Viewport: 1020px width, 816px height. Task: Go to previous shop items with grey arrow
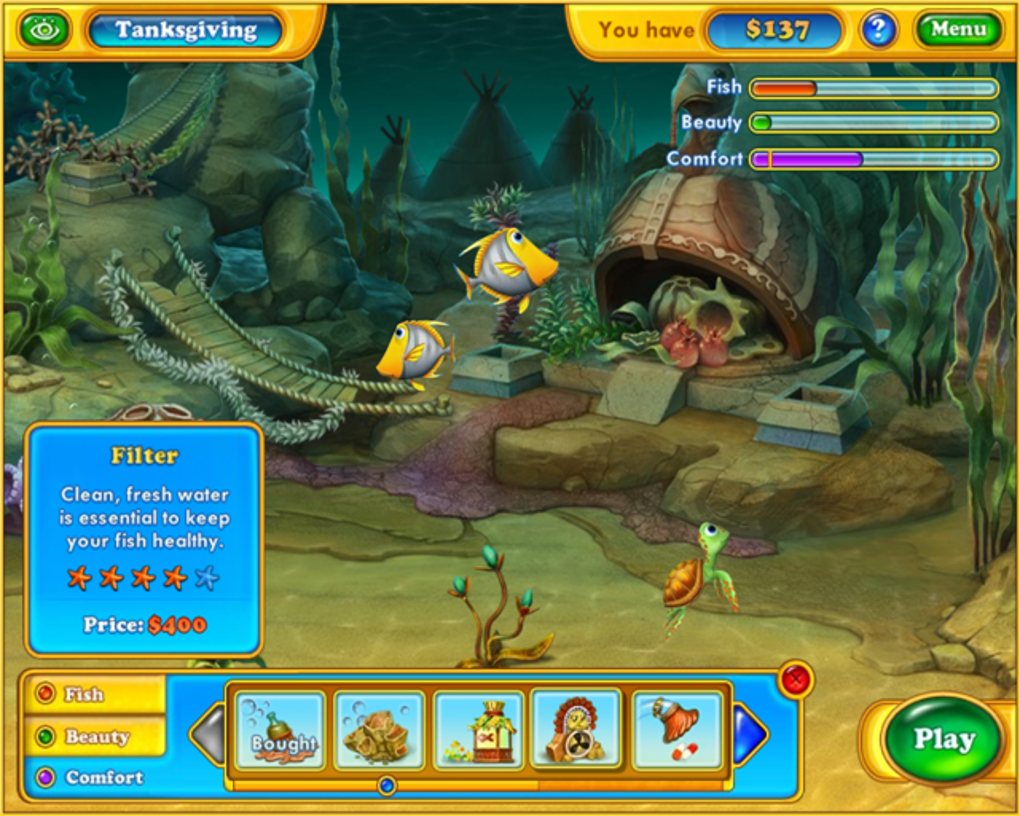click(x=209, y=734)
